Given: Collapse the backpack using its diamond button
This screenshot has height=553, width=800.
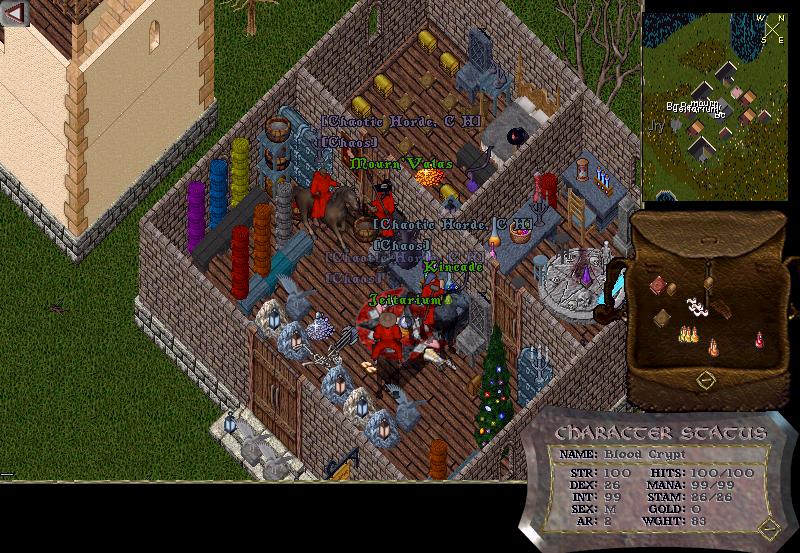Looking at the screenshot, I should point(705,380).
